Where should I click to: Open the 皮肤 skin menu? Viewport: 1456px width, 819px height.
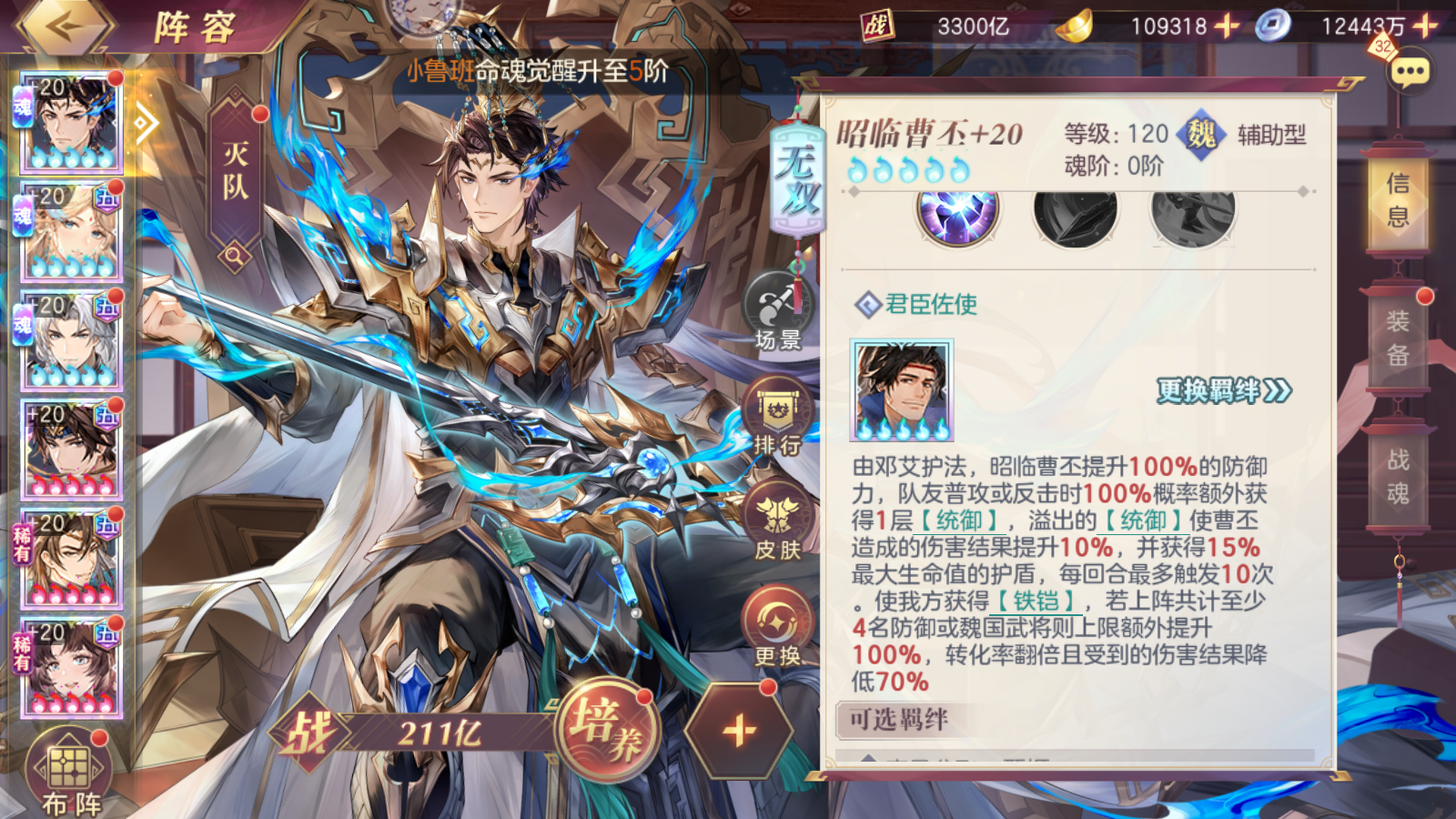[778, 522]
